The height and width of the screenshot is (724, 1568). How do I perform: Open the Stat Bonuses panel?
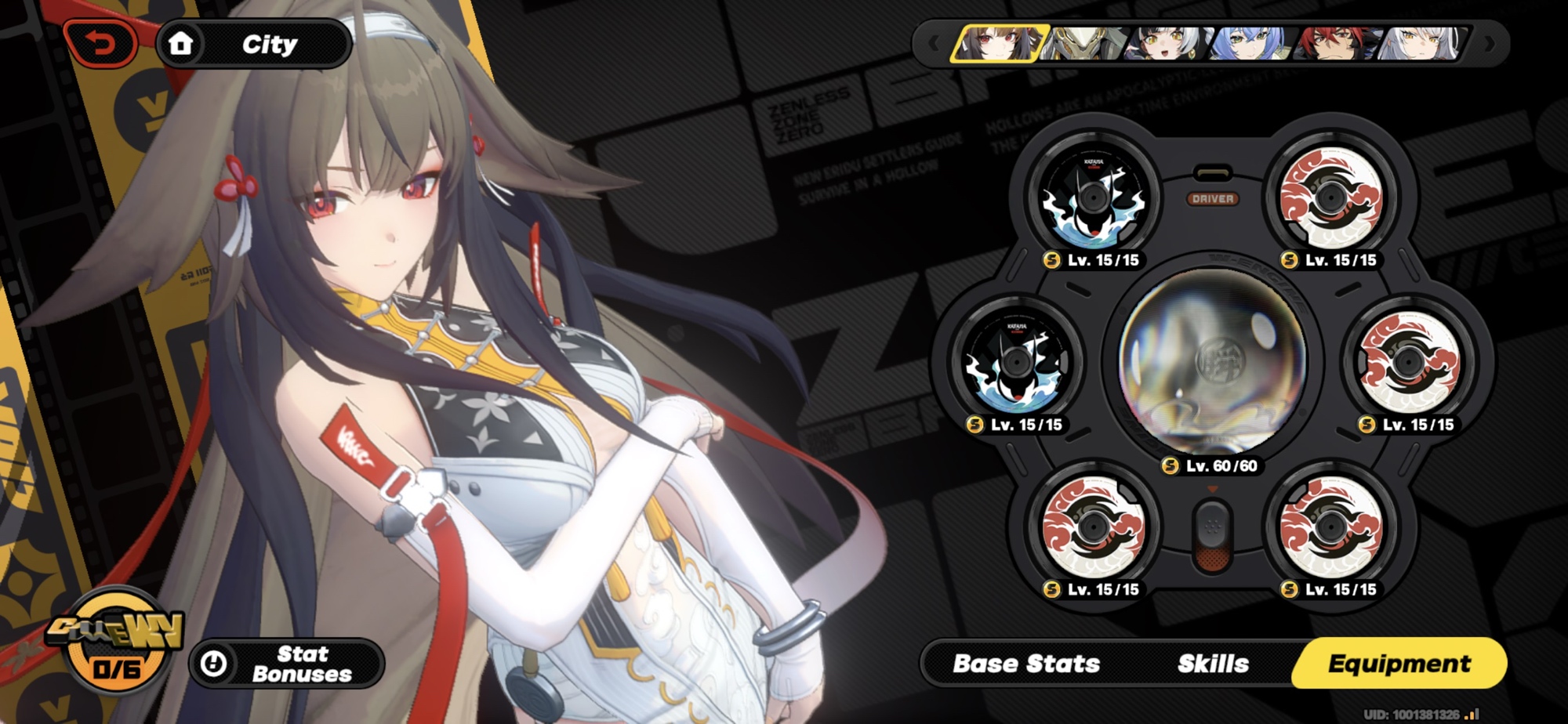pos(287,664)
